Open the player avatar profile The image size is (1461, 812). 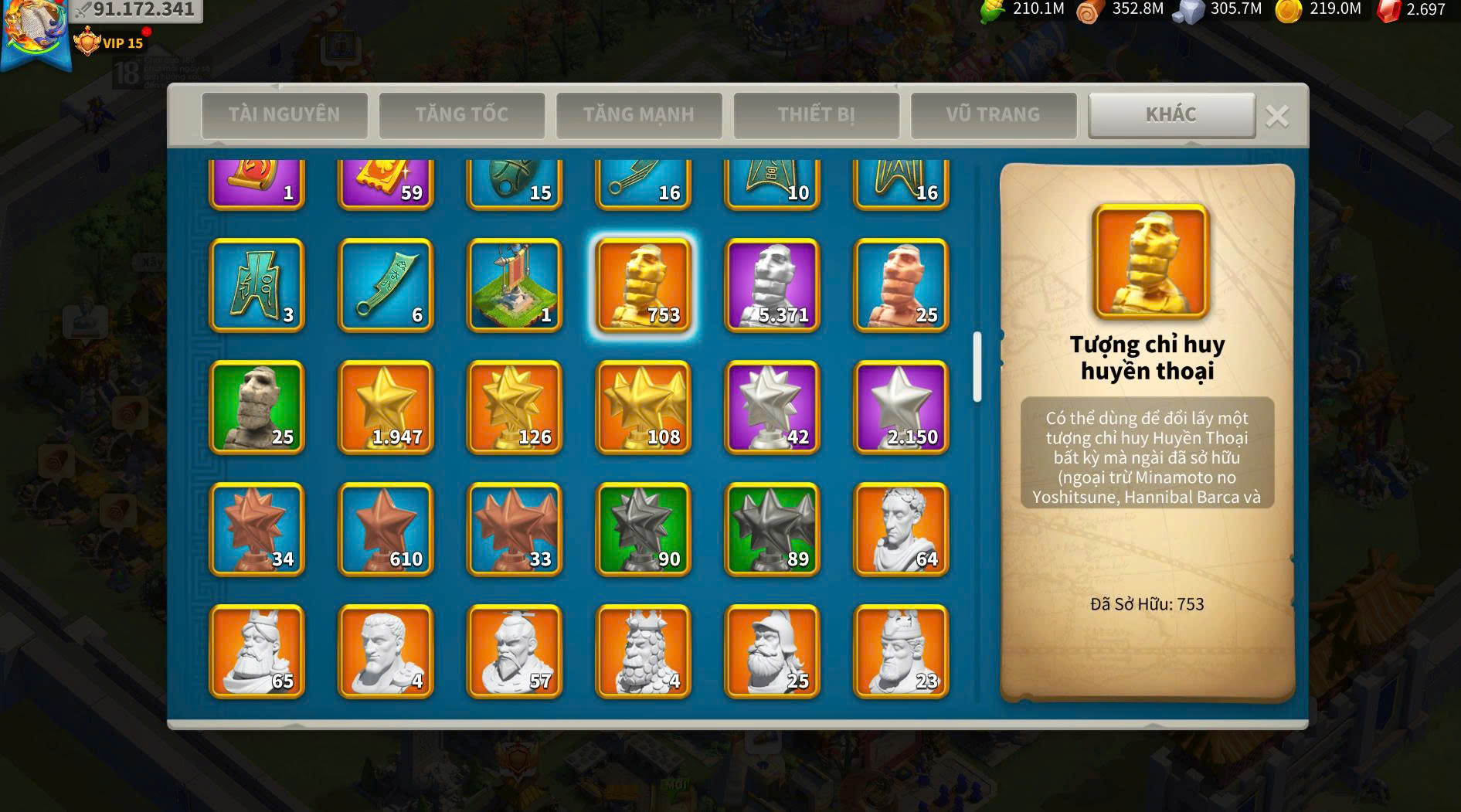click(x=35, y=31)
